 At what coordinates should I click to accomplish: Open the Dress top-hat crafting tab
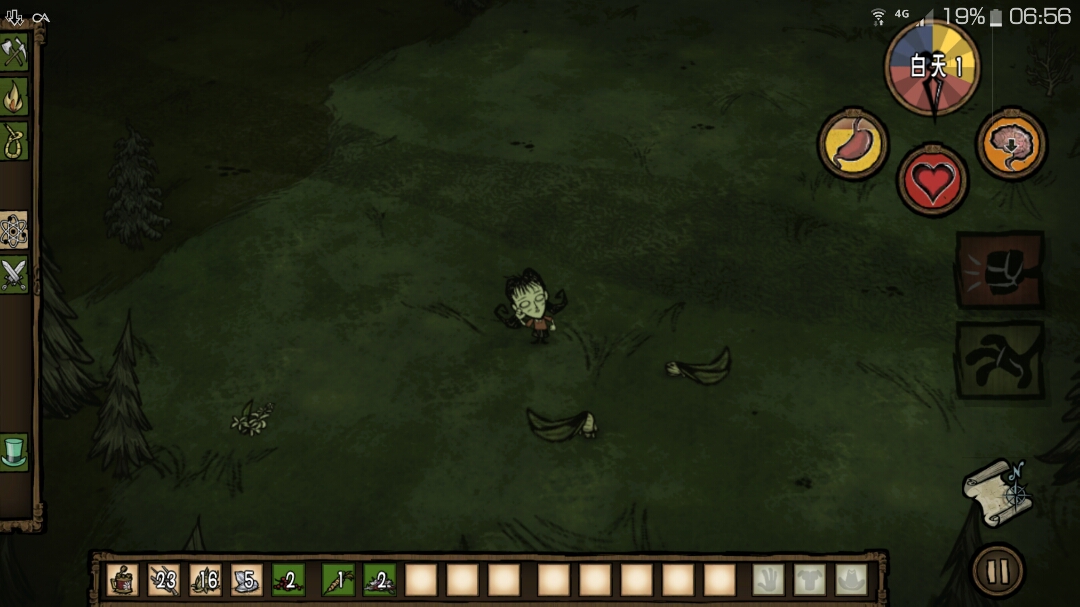[14, 452]
